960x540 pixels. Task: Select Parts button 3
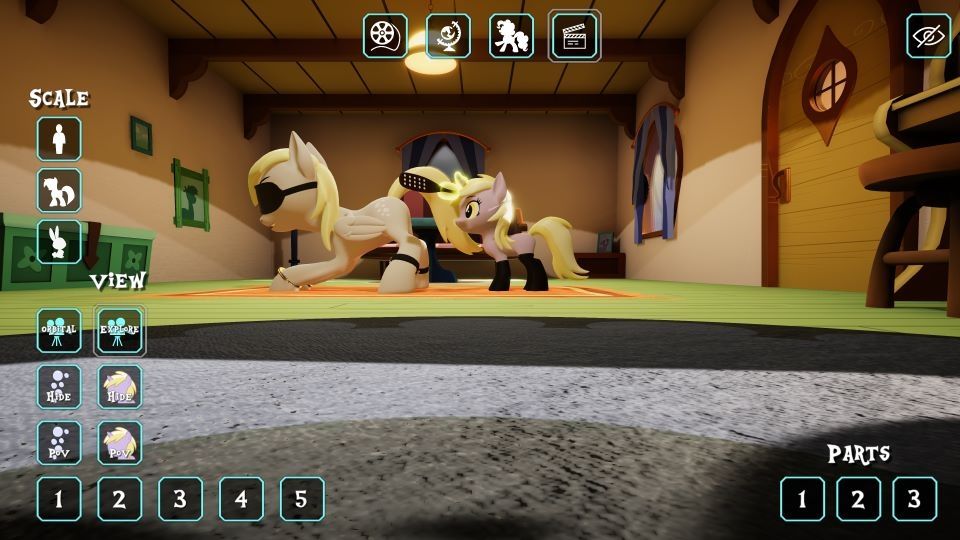(914, 499)
